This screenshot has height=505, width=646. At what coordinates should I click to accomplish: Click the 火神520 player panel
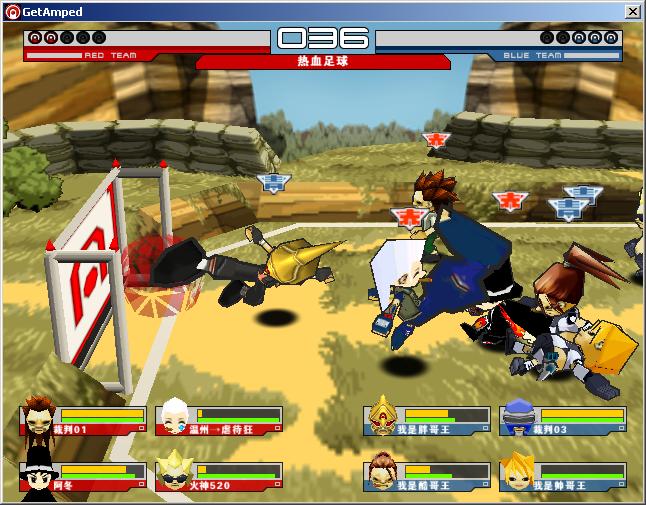220,476
